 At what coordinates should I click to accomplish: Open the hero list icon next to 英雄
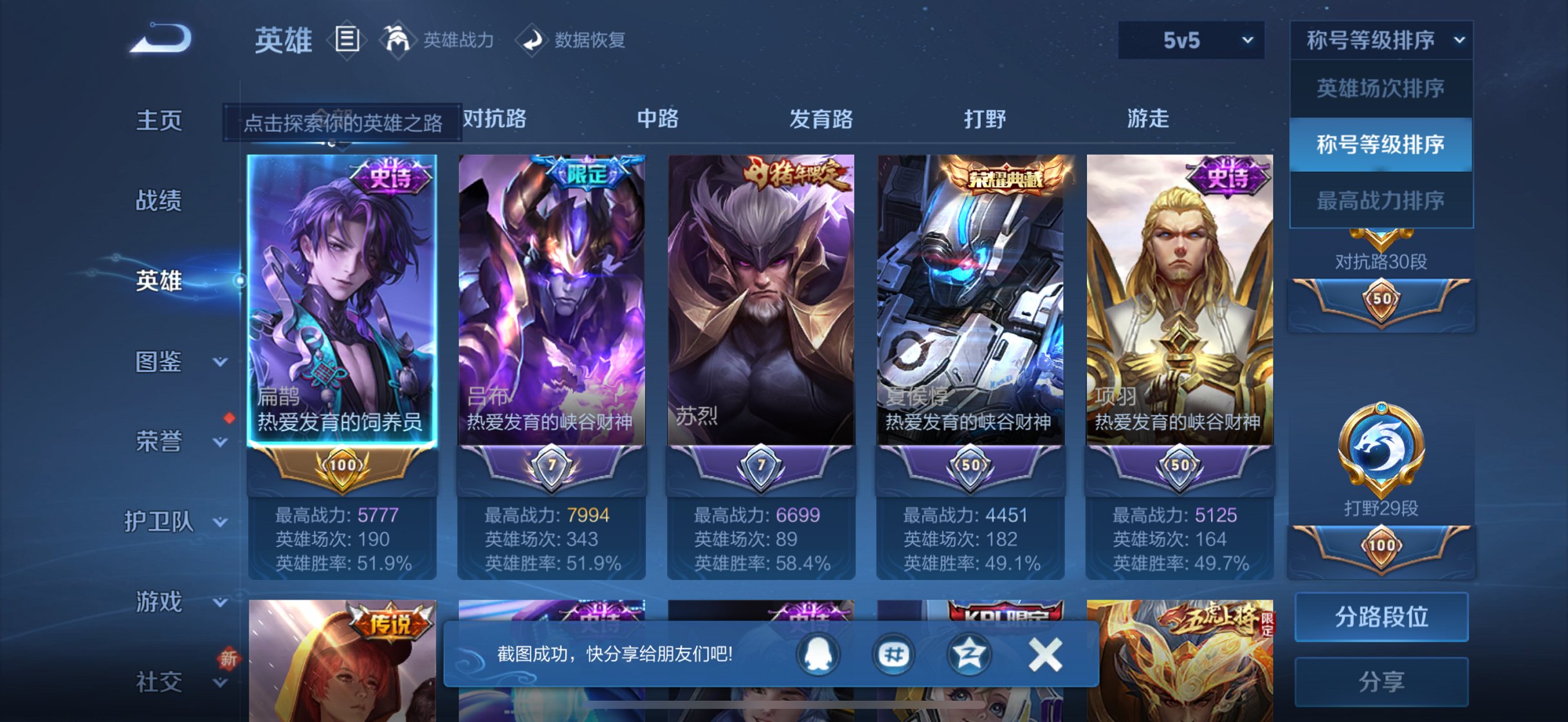tap(348, 40)
